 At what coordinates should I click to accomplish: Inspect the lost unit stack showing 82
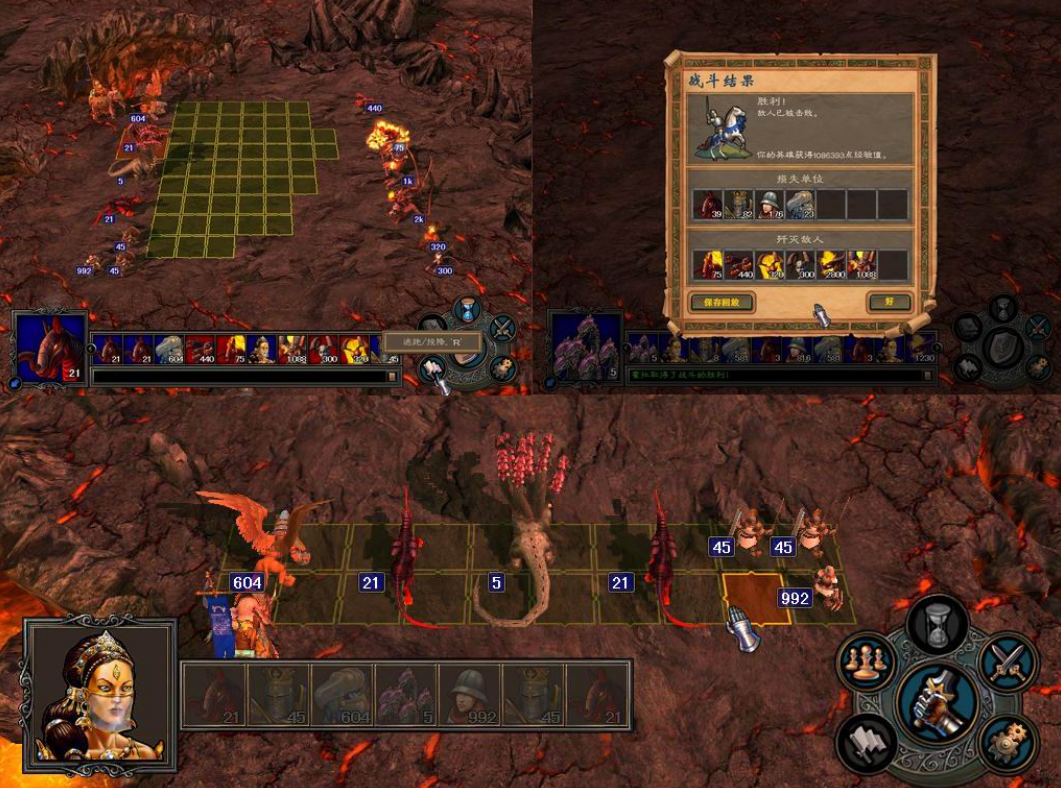[738, 204]
